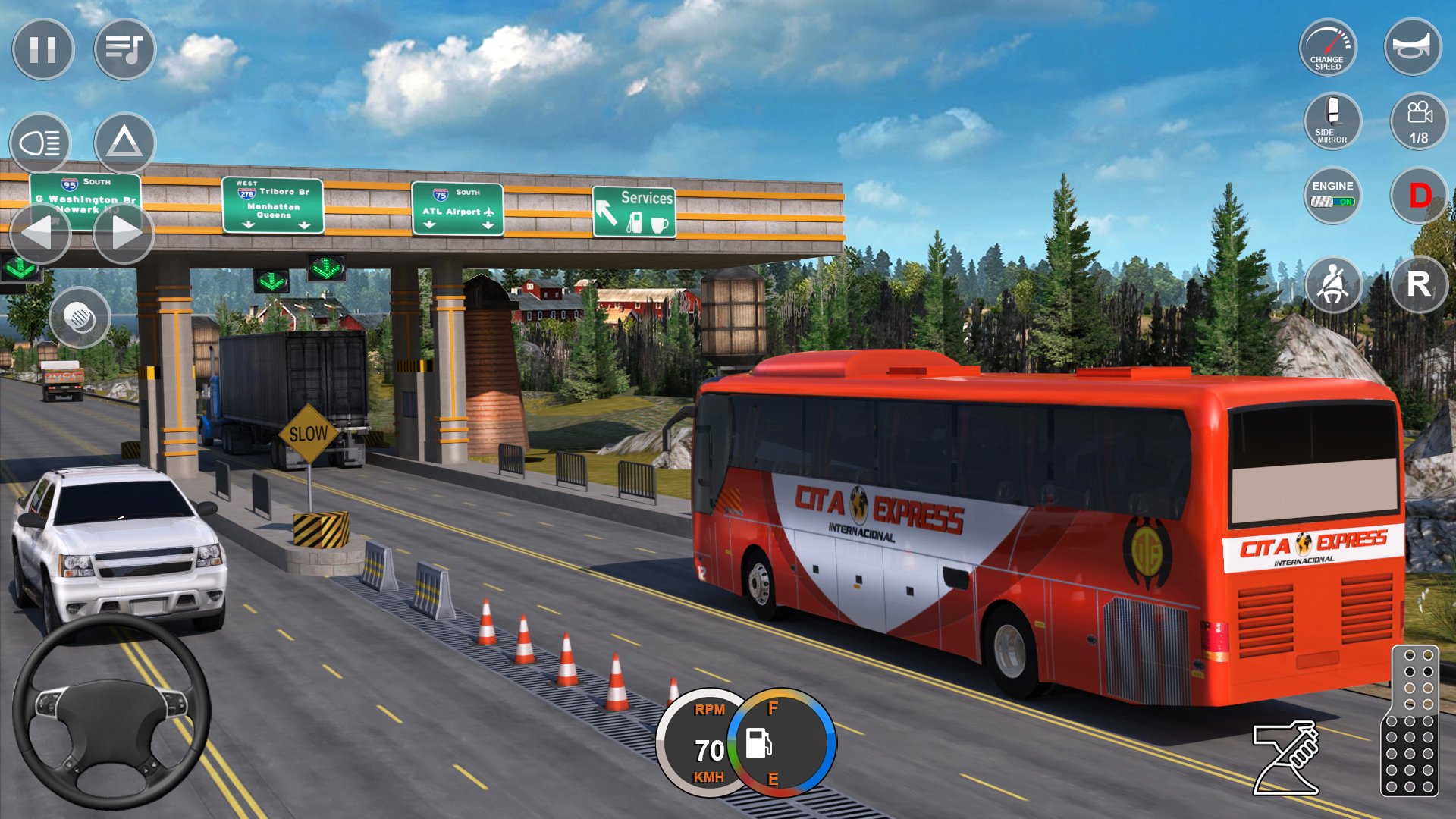Turn on left turn indicator arrow
The height and width of the screenshot is (819, 1456).
coord(40,233)
